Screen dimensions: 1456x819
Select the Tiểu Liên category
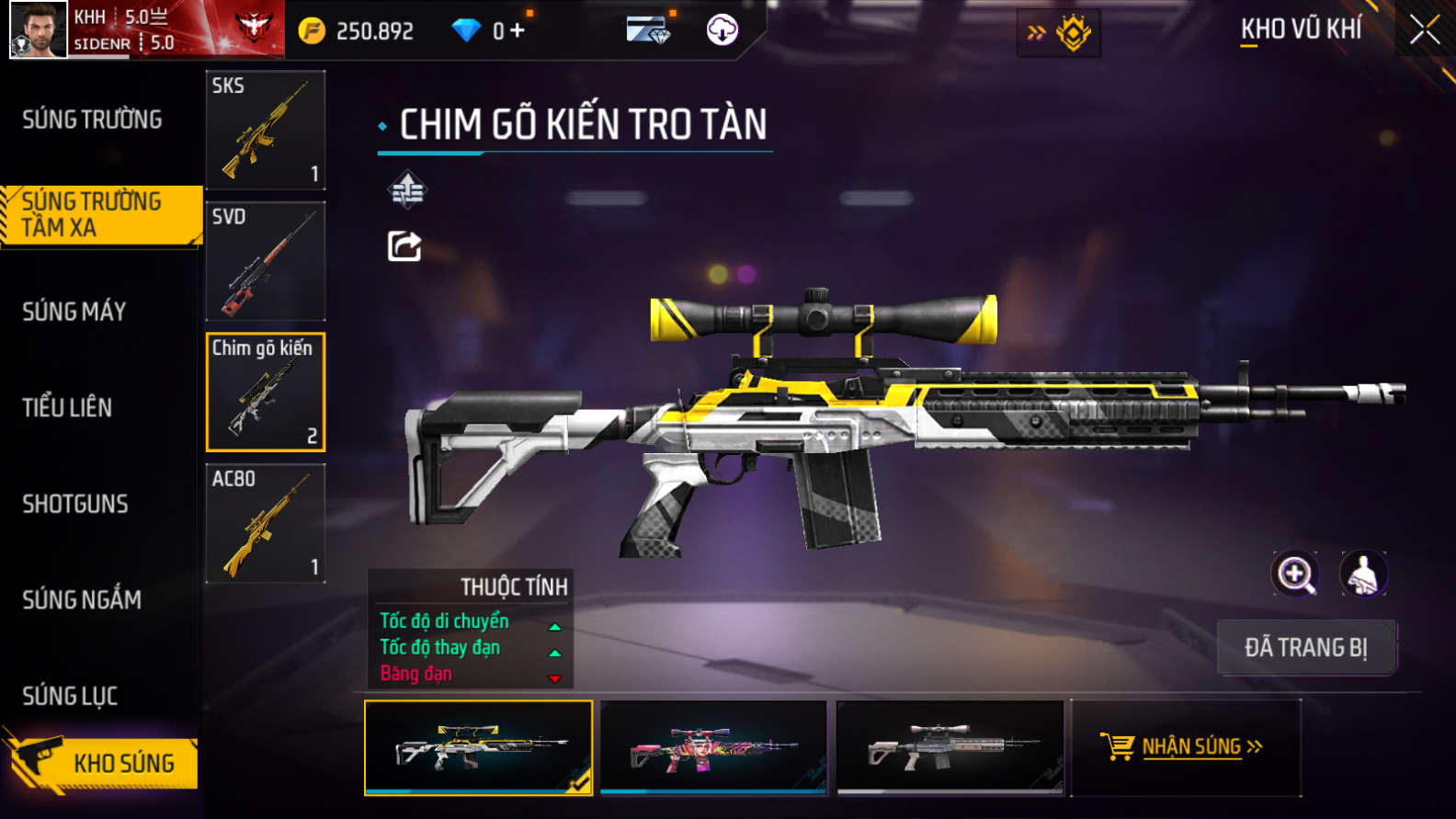tap(67, 407)
